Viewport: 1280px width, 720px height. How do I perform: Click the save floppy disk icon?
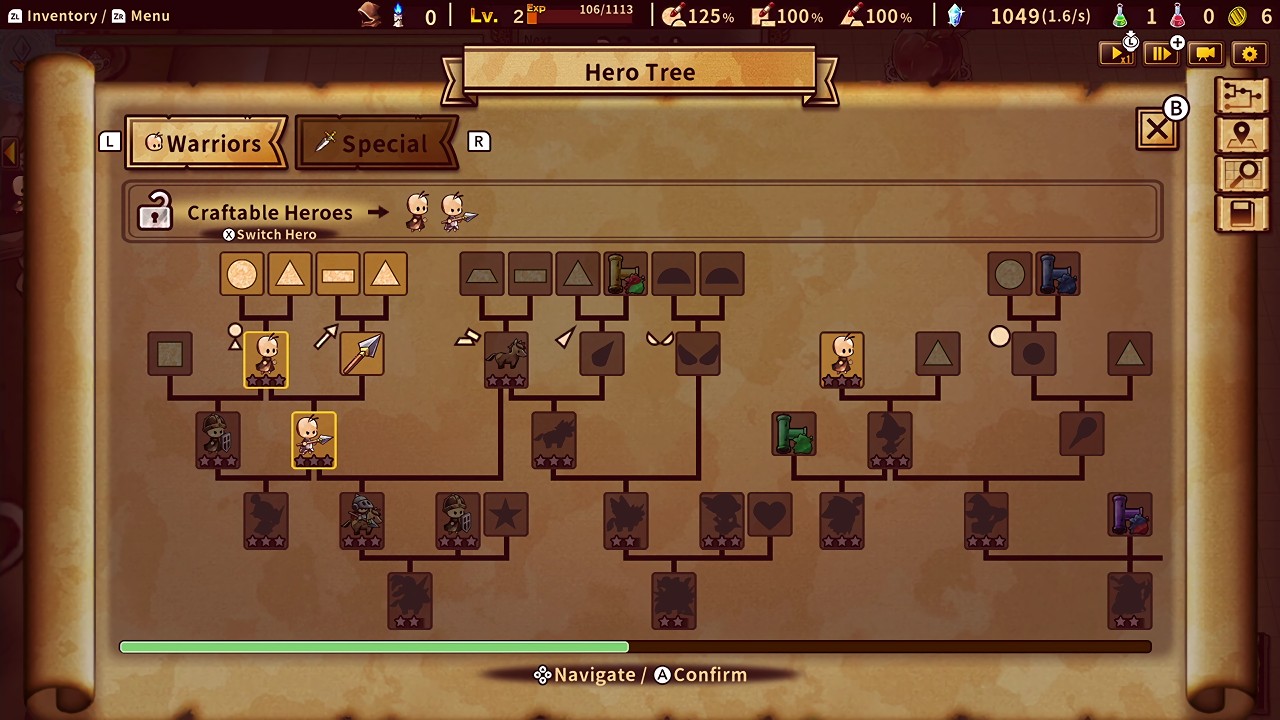tap(1242, 213)
